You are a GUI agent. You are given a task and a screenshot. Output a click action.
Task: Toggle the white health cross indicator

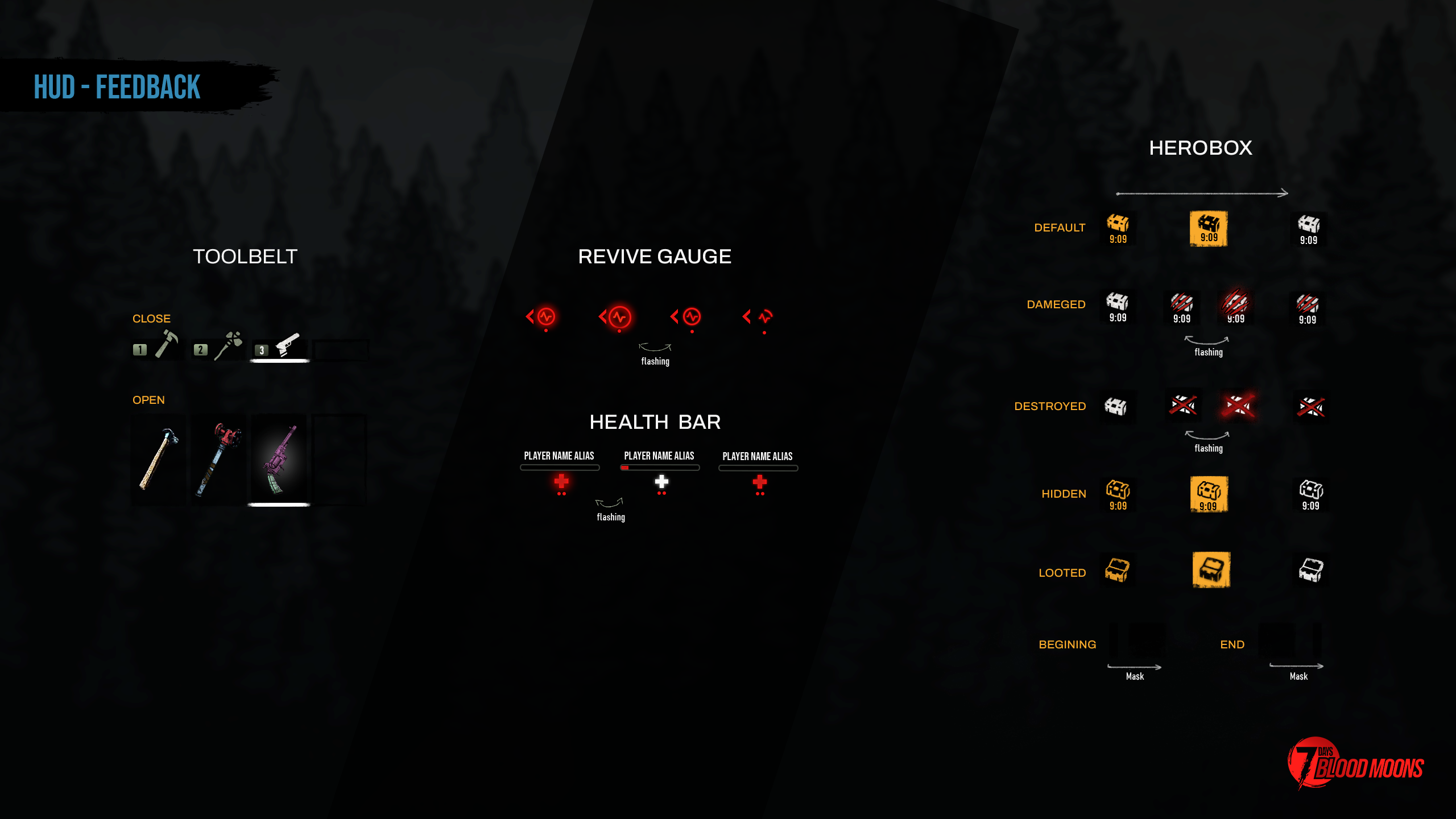point(660,481)
